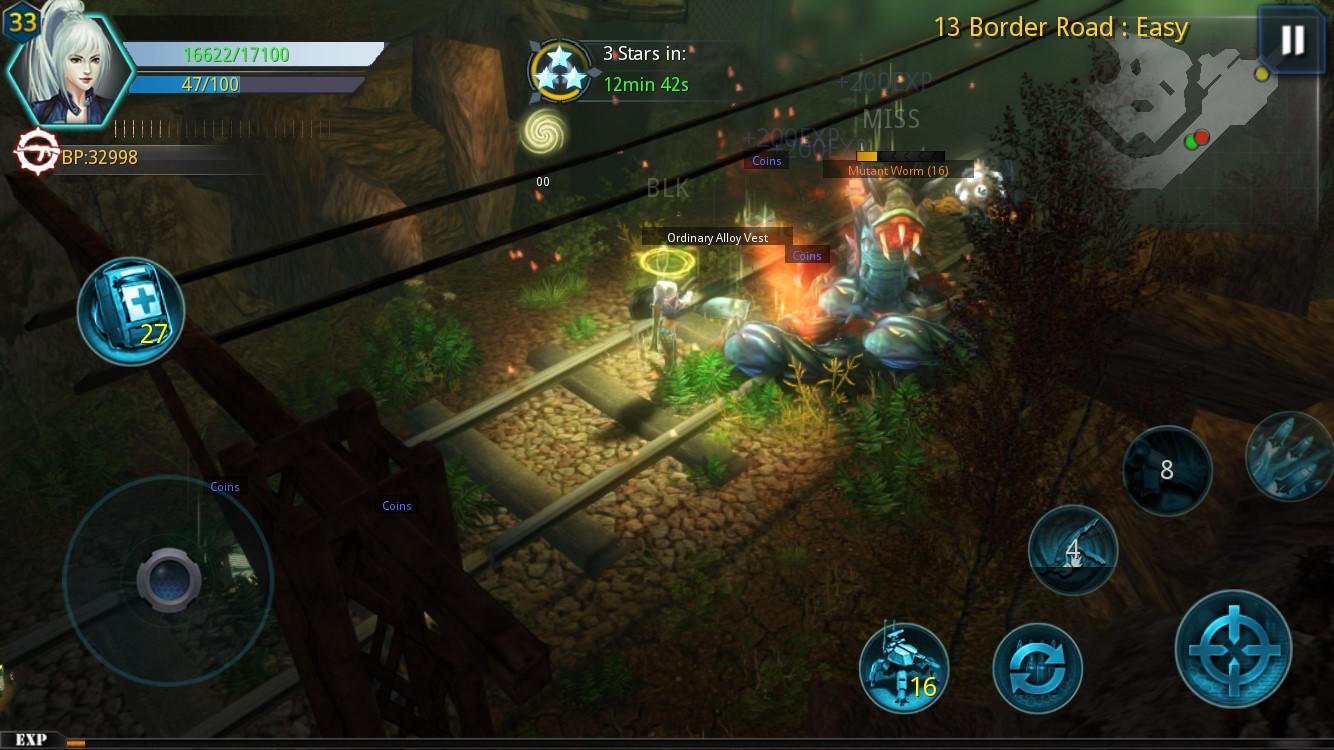
Task: Pause the game with the top-right button
Action: coord(1291,42)
